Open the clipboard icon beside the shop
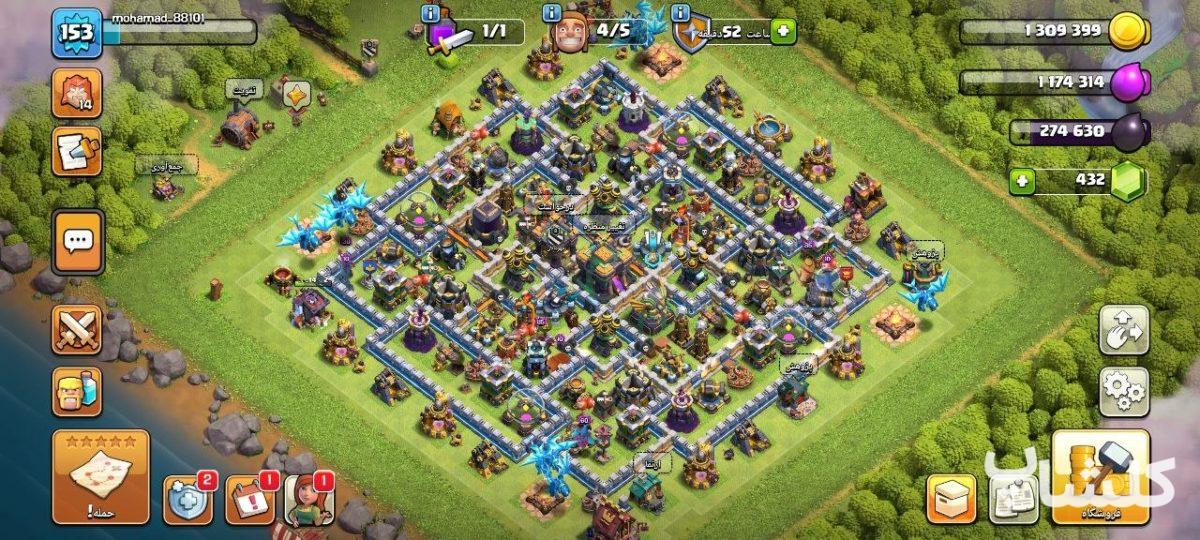Viewport: 1200px width, 540px height. [1011, 499]
